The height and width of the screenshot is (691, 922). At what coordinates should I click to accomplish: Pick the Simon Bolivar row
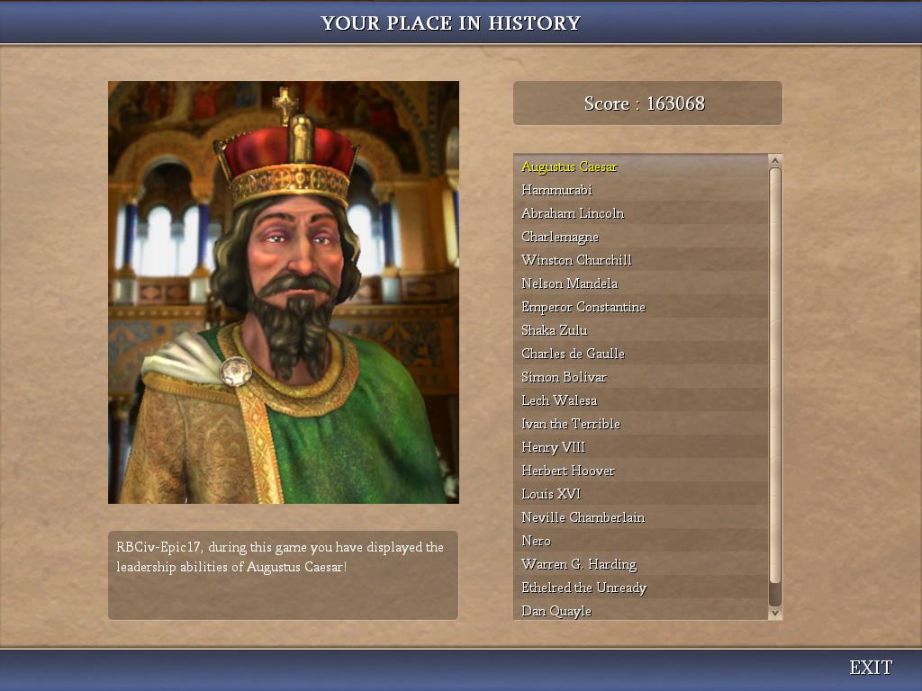[x=563, y=377]
